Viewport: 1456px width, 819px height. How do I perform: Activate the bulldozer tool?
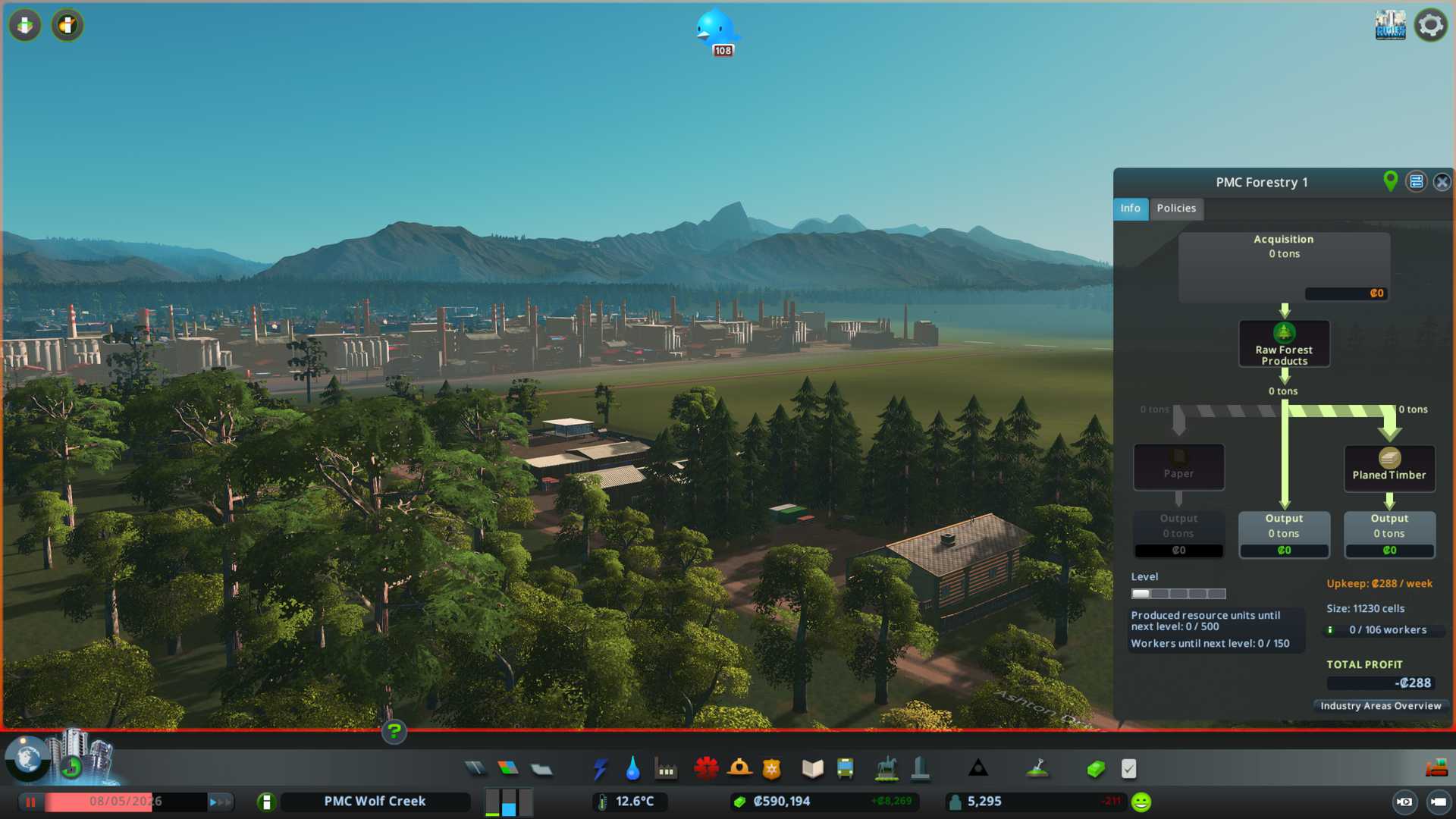coord(1436,769)
